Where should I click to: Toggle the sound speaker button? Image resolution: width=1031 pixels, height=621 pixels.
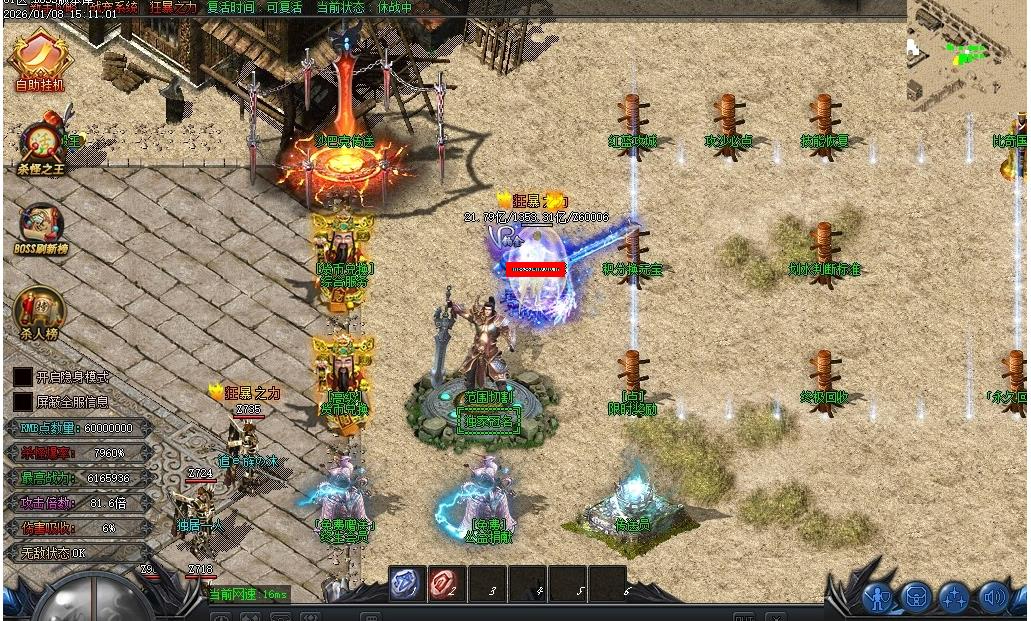[993, 598]
